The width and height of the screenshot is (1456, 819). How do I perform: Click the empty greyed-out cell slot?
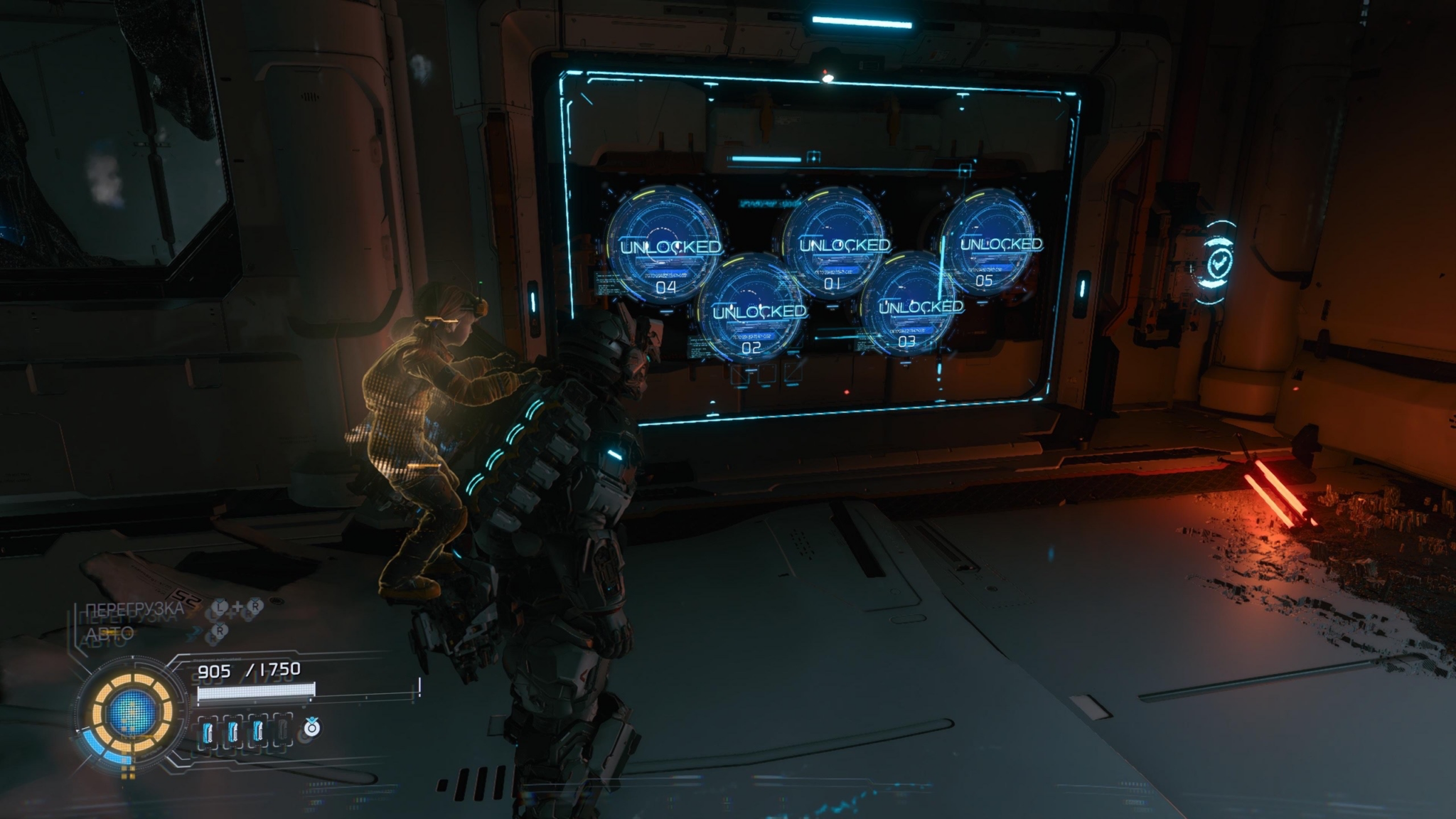pyautogui.click(x=282, y=730)
